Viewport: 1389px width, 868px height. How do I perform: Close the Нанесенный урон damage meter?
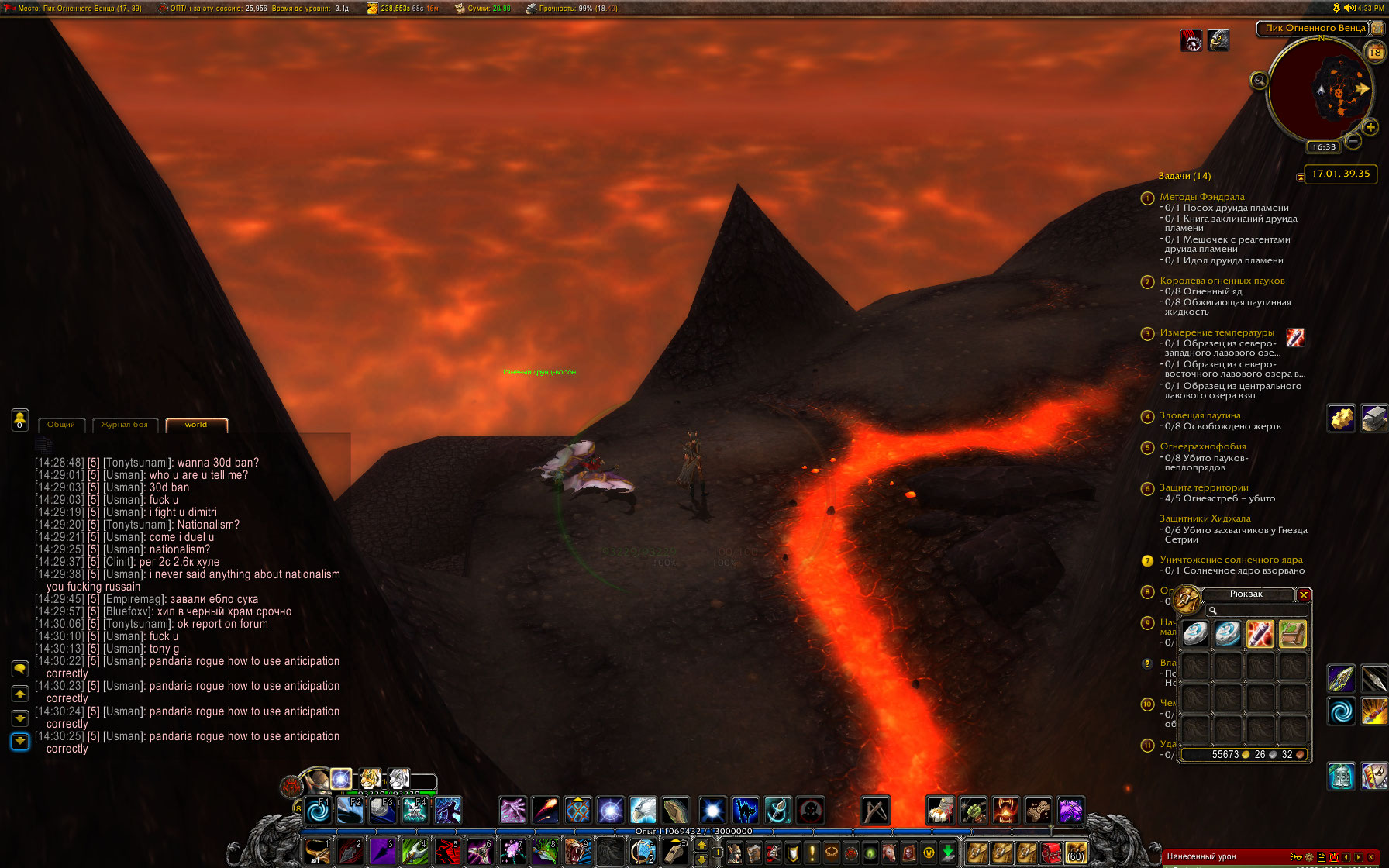point(1370,857)
